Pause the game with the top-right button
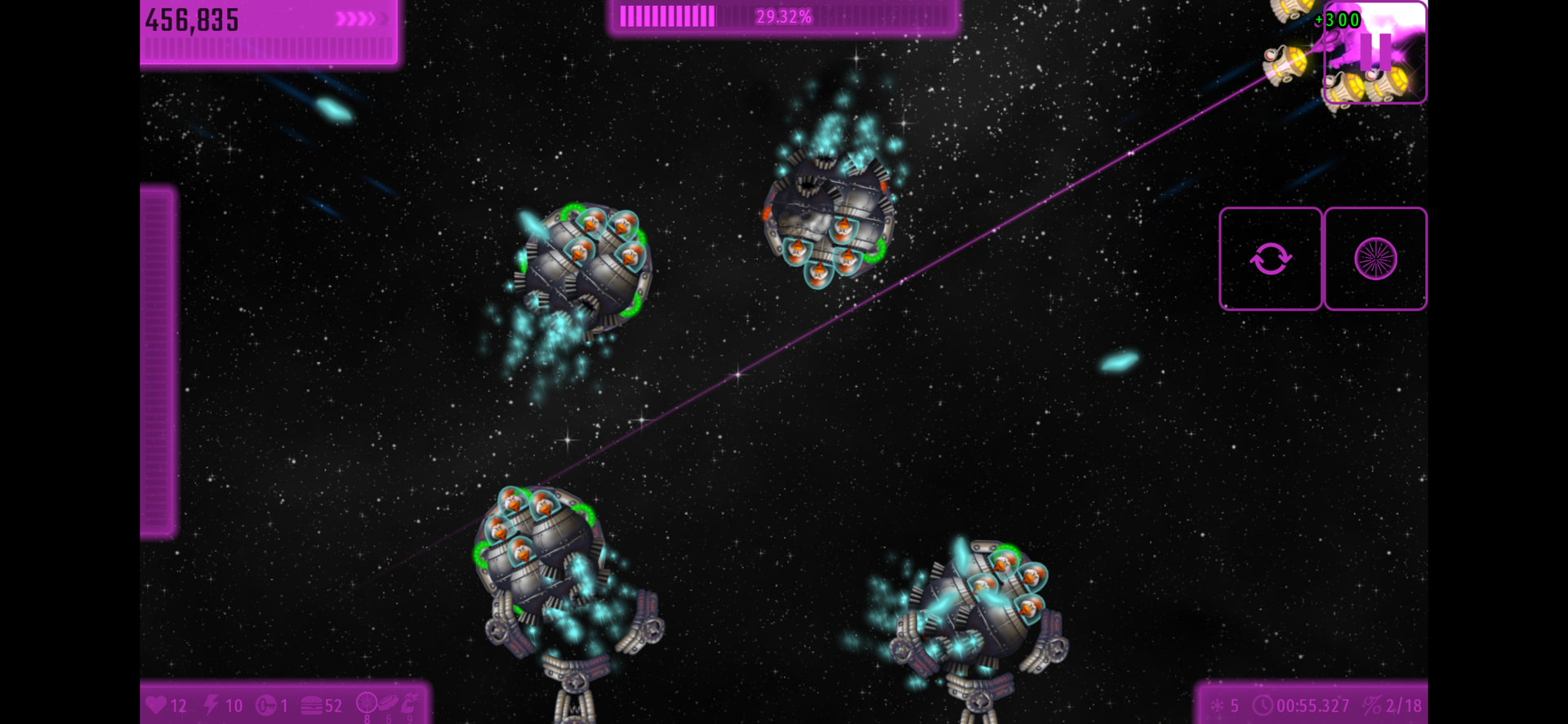Image resolution: width=1568 pixels, height=724 pixels. [x=1375, y=51]
